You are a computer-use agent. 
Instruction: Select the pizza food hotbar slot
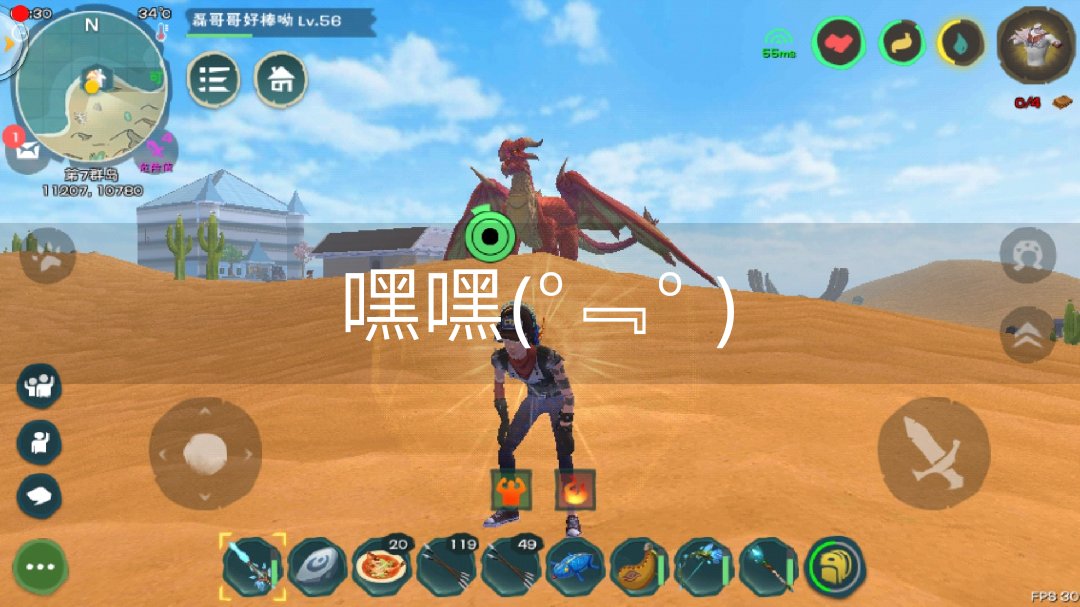click(382, 567)
